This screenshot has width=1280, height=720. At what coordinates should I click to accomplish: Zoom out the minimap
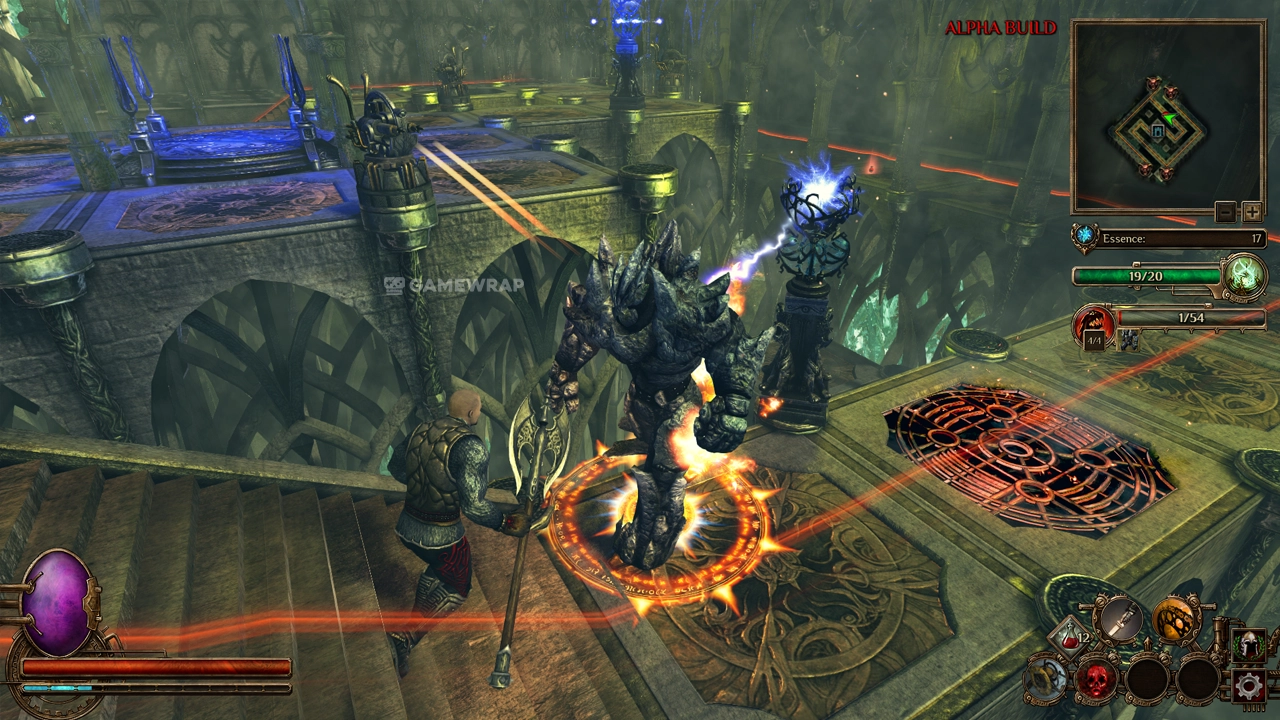point(1226,212)
